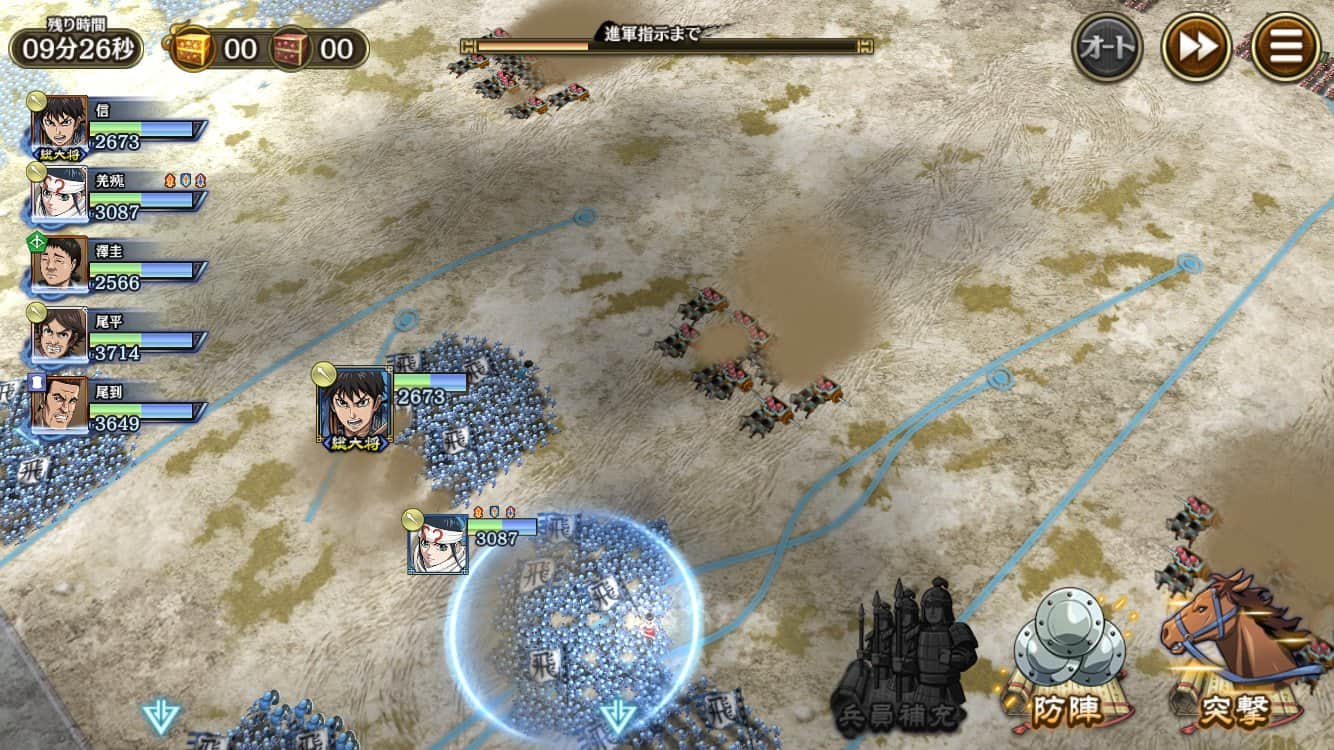Screen dimensions: 1334x750
Task: Select 信's general portrait on the battlefield
Action: [x=354, y=406]
